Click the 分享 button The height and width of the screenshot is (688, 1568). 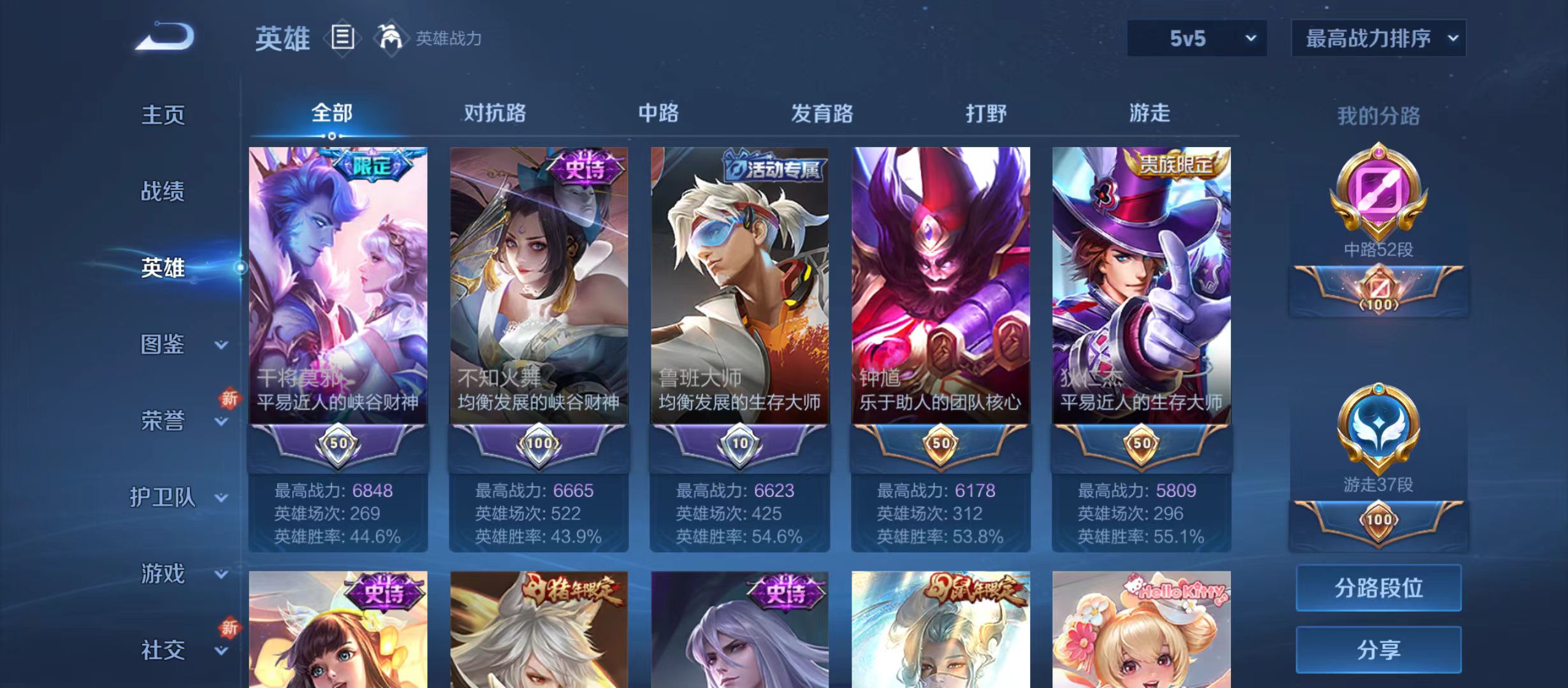click(x=1378, y=650)
